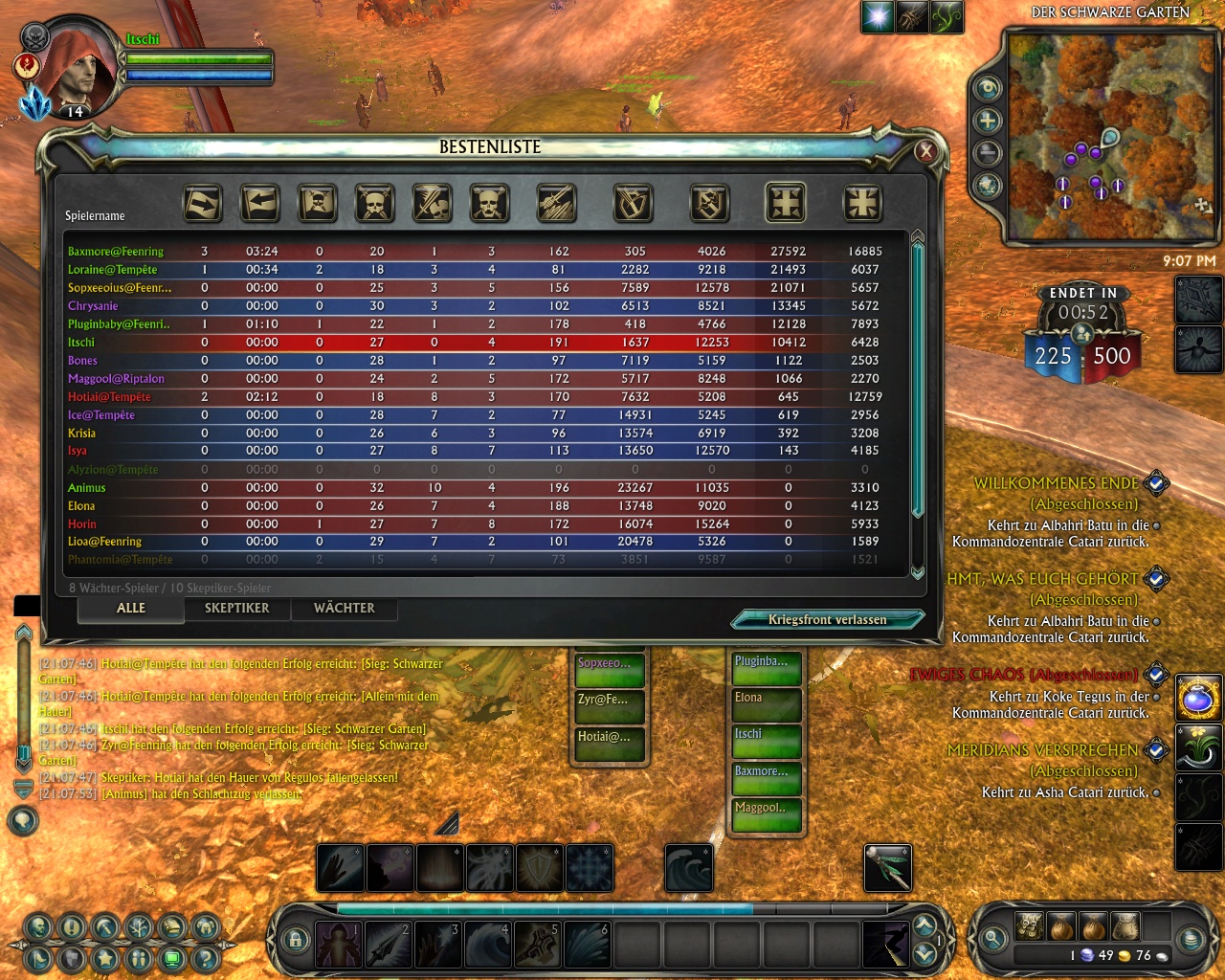The height and width of the screenshot is (980, 1225).
Task: Select the Willkommenes Ende quest tracker entry
Action: coord(1057,484)
